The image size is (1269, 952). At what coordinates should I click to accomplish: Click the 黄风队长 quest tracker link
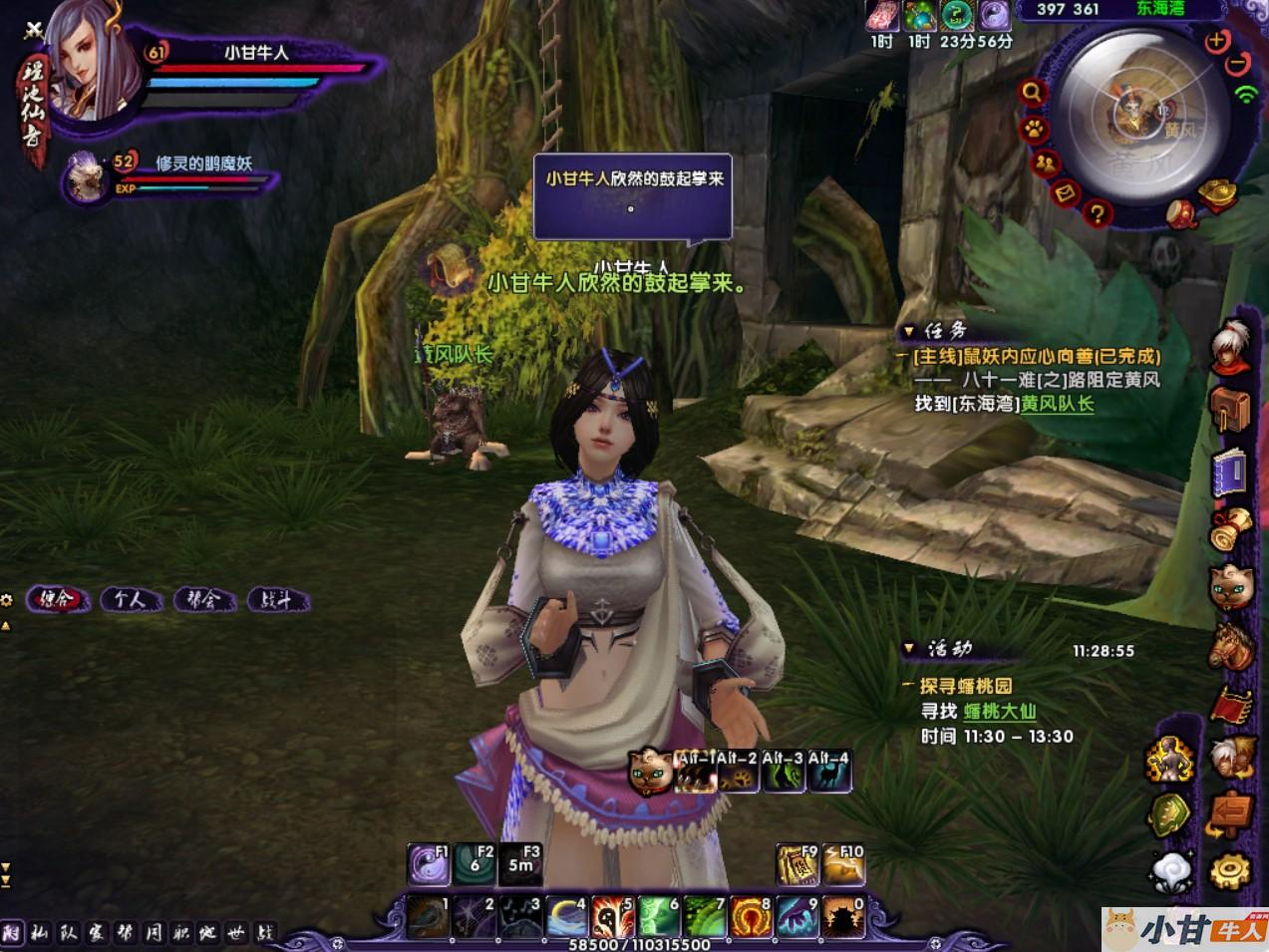[x=1058, y=404]
